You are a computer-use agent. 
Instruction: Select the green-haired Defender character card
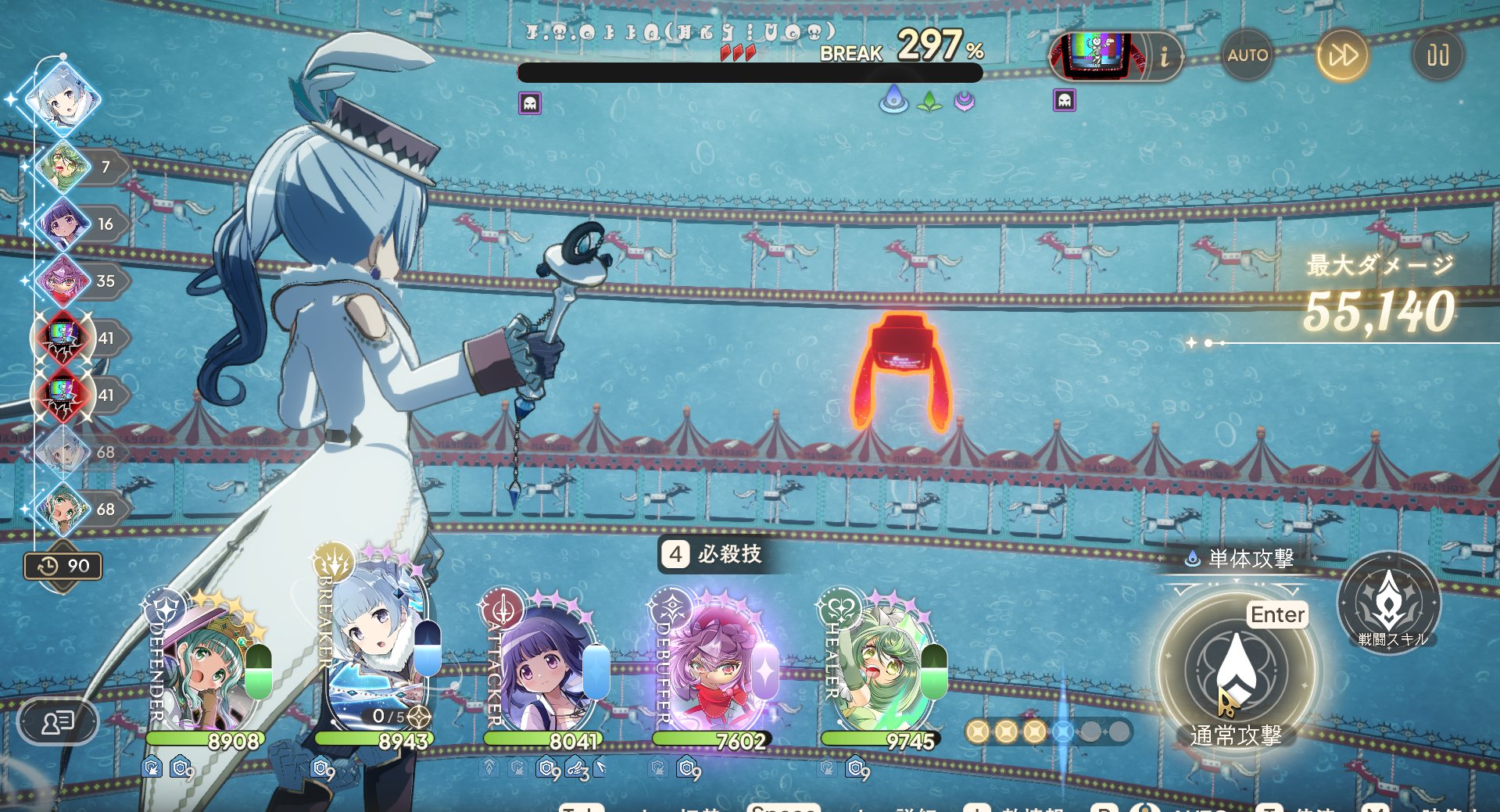208,664
